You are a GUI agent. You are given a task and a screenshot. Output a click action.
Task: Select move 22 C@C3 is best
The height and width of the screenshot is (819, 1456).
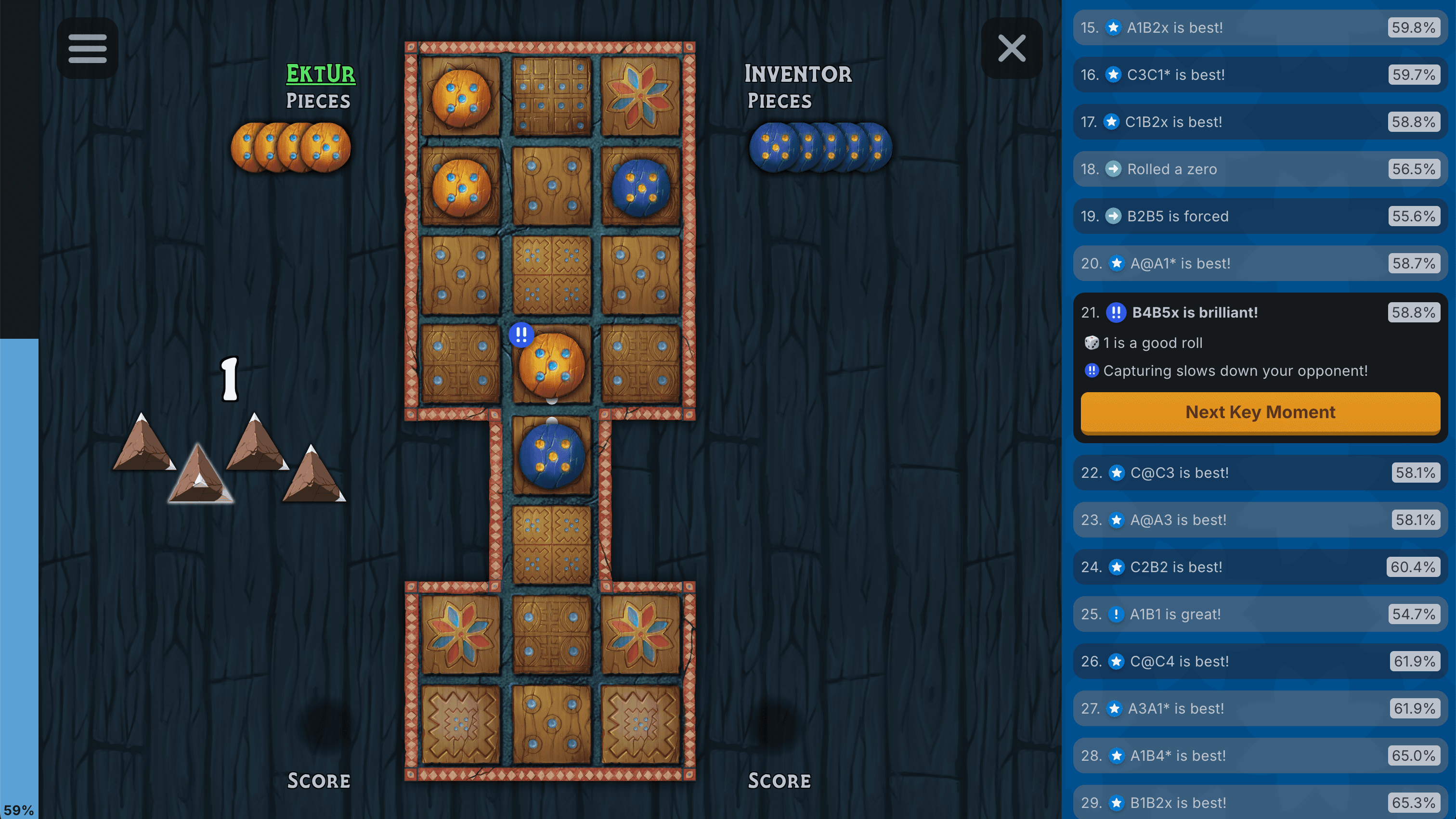[1260, 473]
